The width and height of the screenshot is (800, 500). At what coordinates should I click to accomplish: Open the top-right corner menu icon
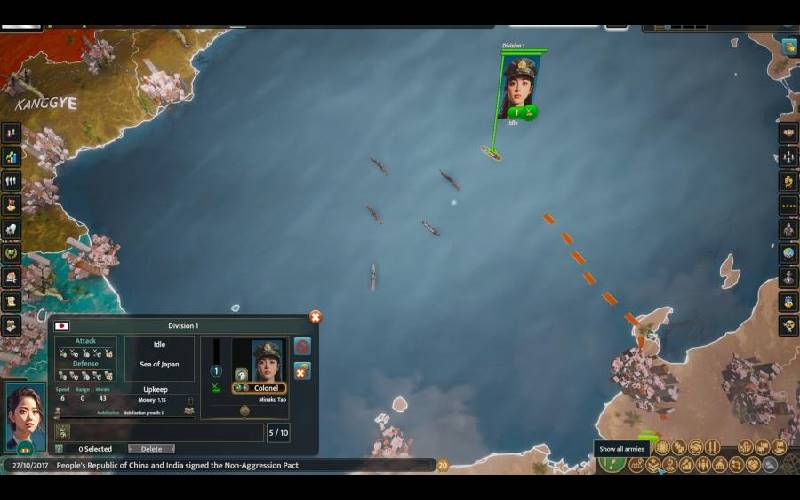(x=789, y=46)
